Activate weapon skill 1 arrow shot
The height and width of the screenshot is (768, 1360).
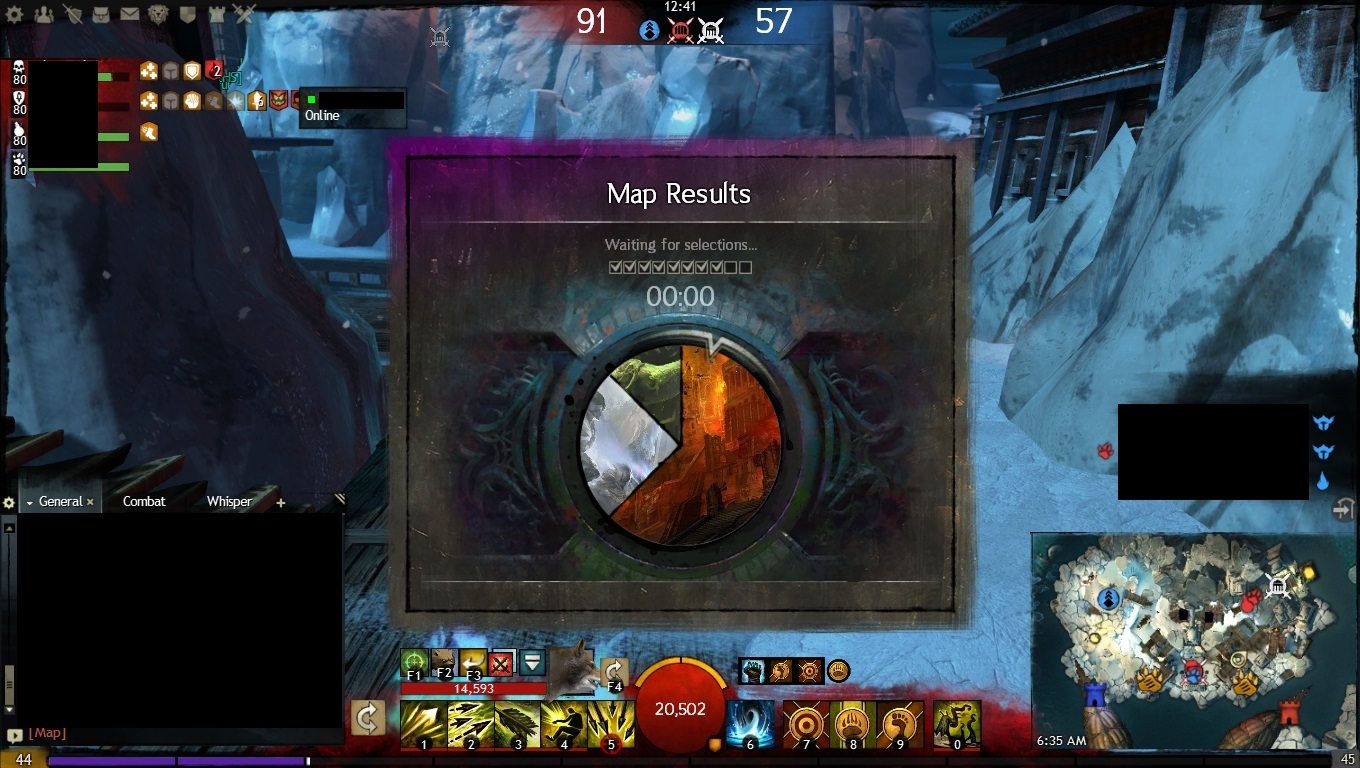(423, 724)
